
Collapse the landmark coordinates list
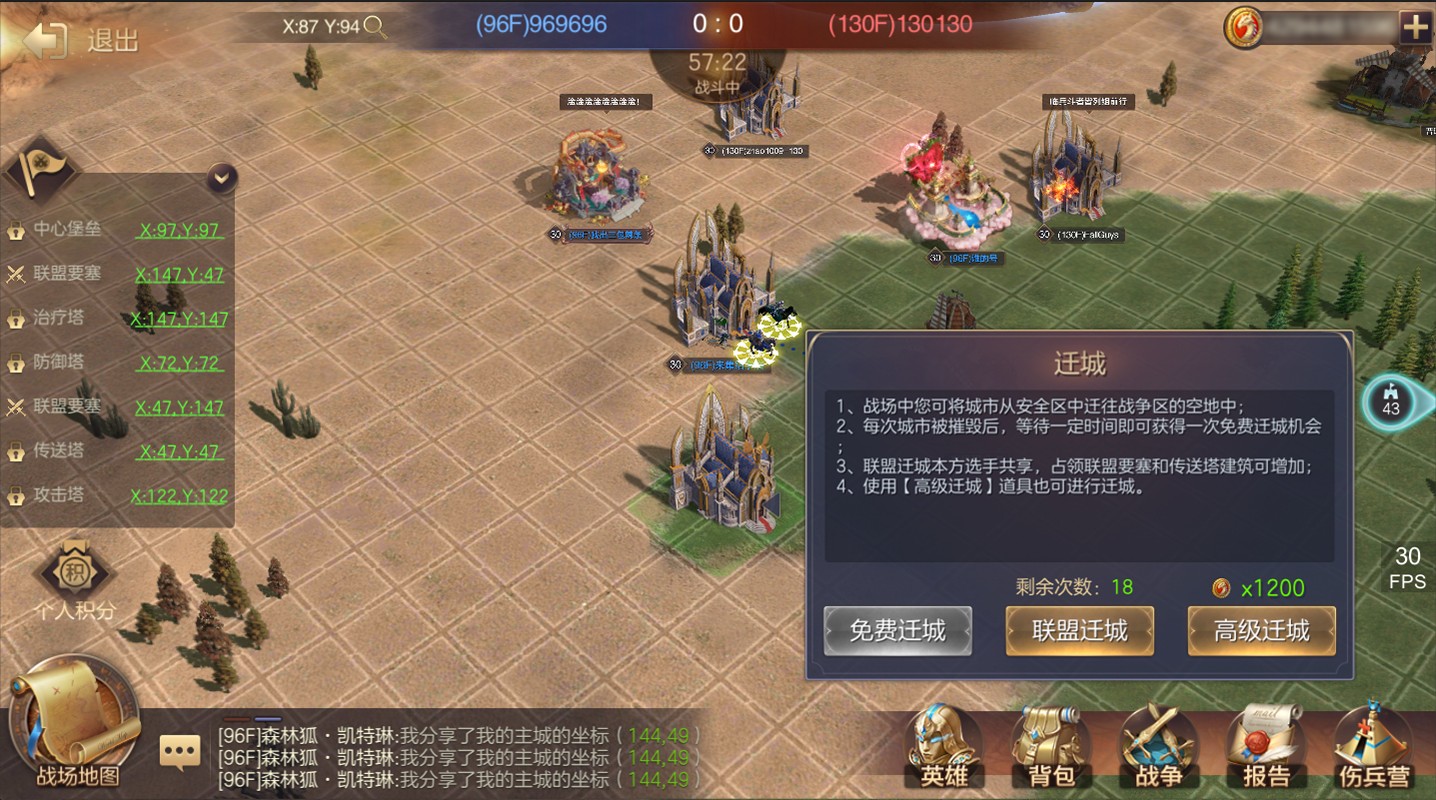(x=222, y=179)
